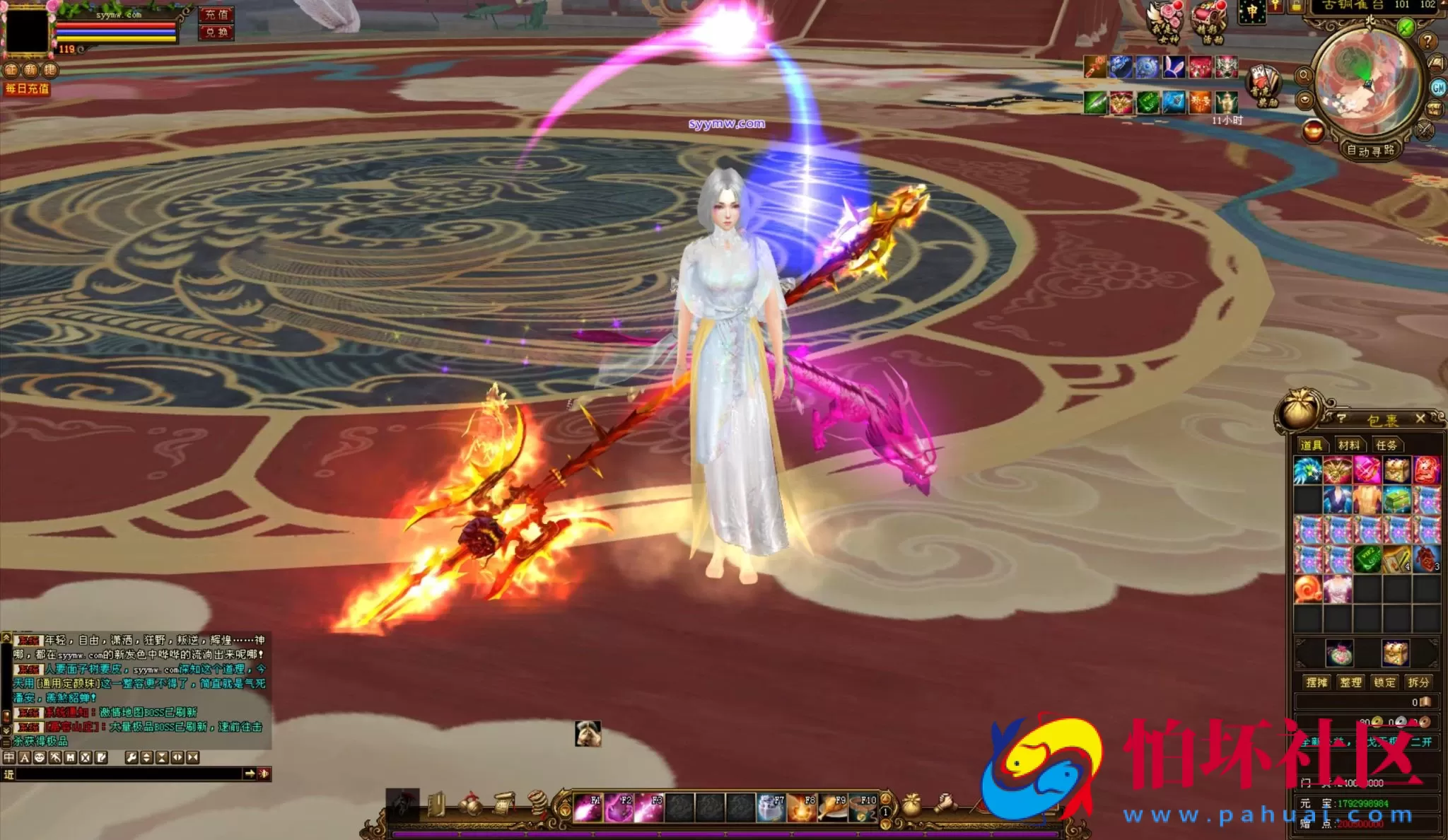The height and width of the screenshot is (840, 1448).
Task: Select the green VIP2 card item
Action: point(1367,560)
